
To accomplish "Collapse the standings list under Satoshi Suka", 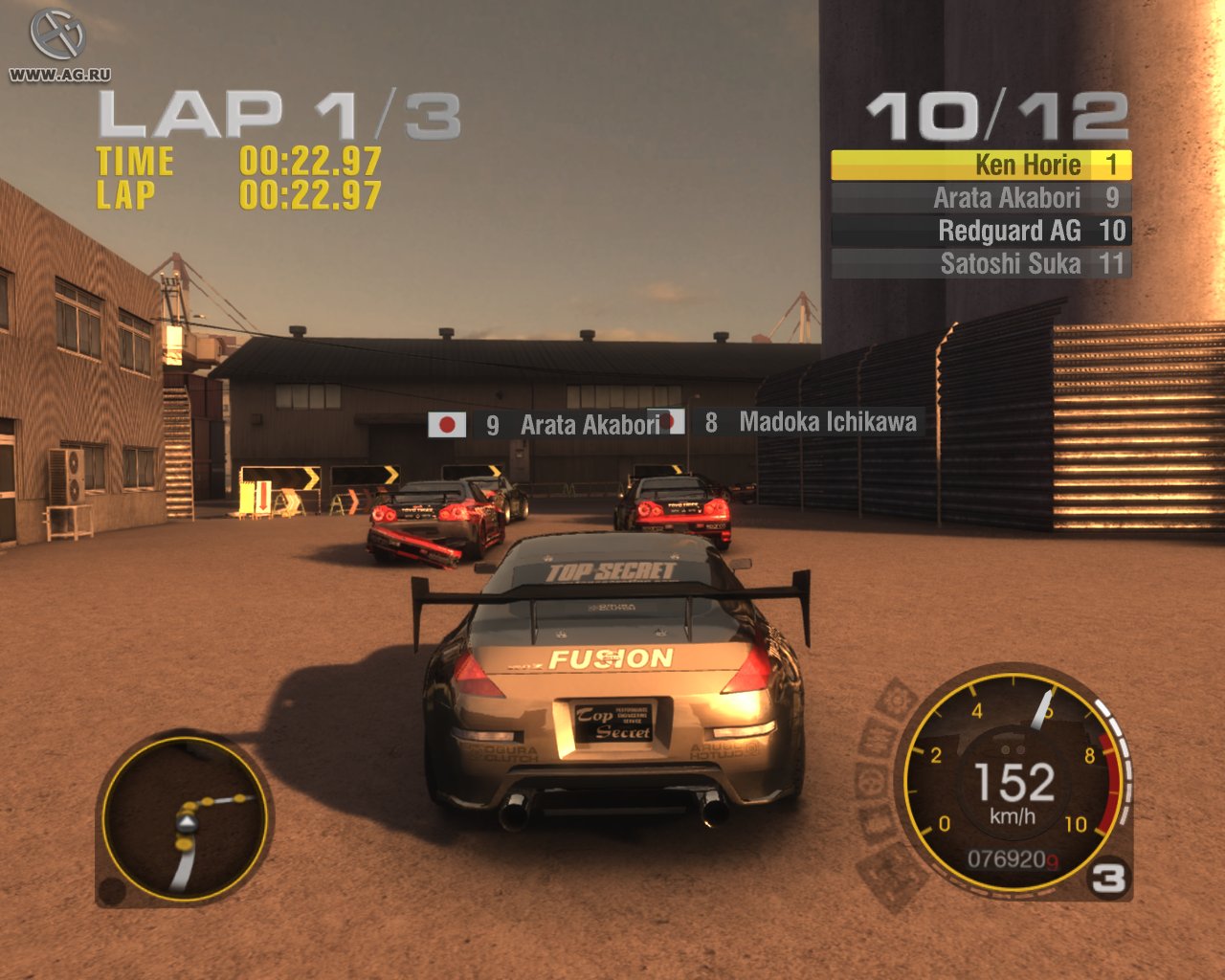I will 981,263.
